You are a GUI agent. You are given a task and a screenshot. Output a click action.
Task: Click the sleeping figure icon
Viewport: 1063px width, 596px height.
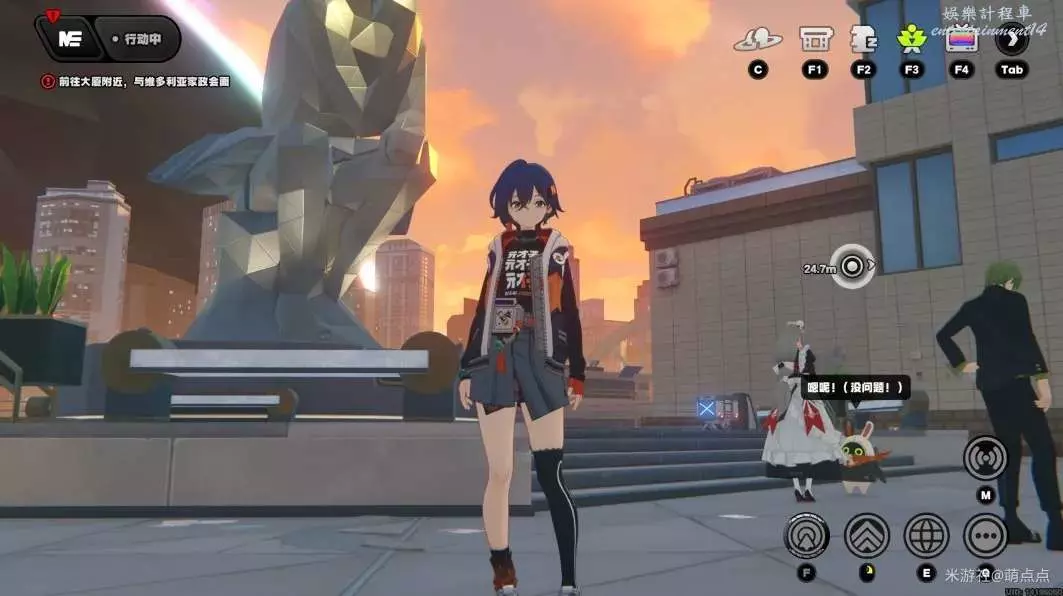(863, 40)
